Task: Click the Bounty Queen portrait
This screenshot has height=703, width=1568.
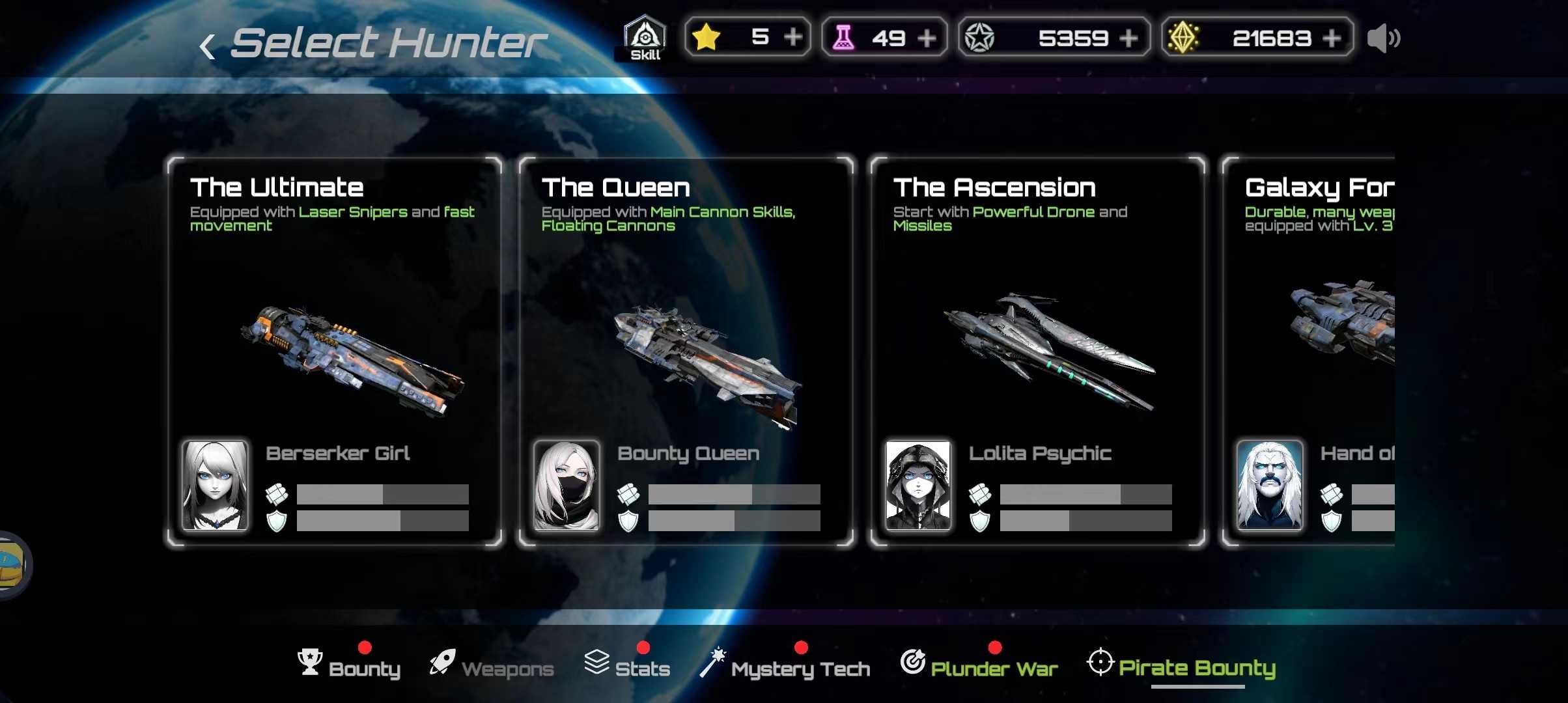Action: pos(567,485)
